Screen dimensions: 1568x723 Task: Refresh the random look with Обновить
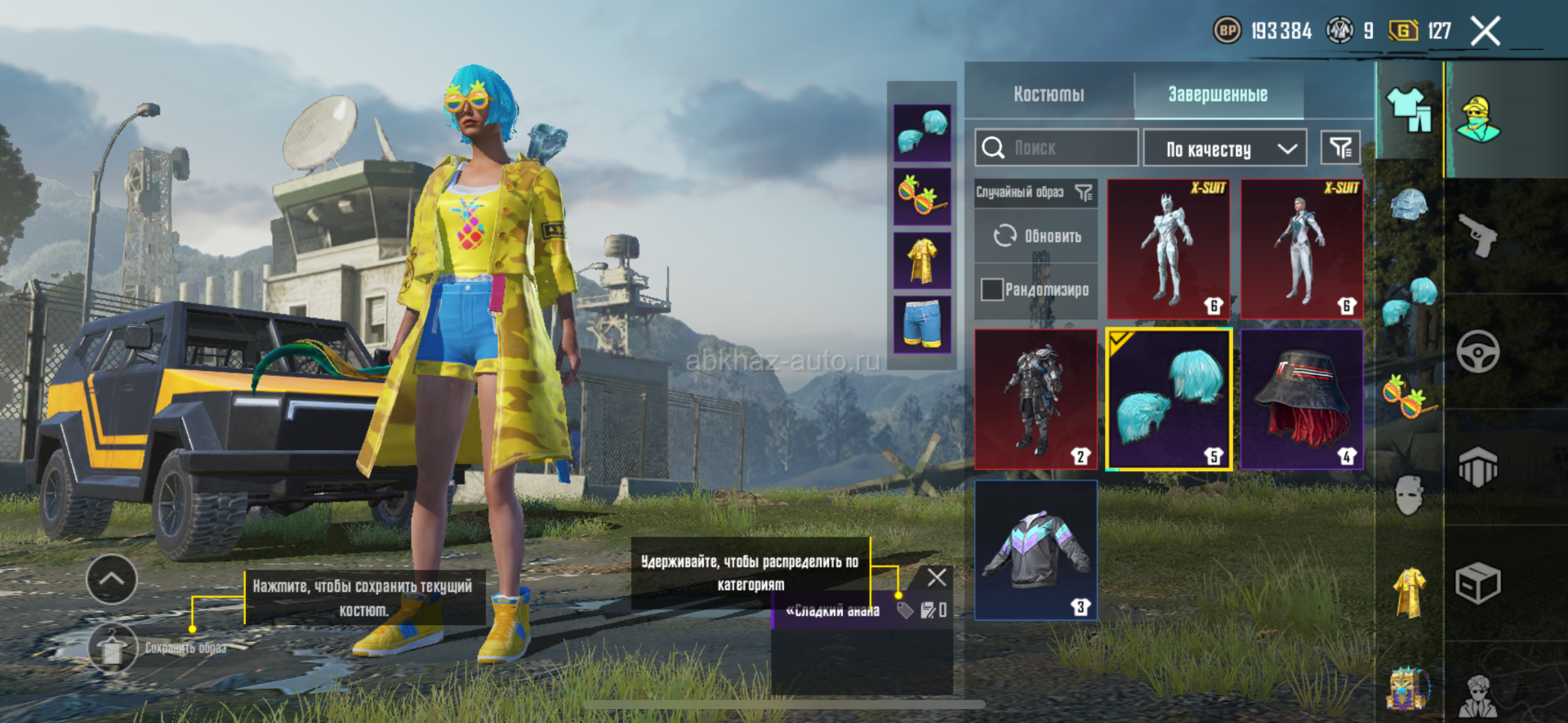[1036, 236]
